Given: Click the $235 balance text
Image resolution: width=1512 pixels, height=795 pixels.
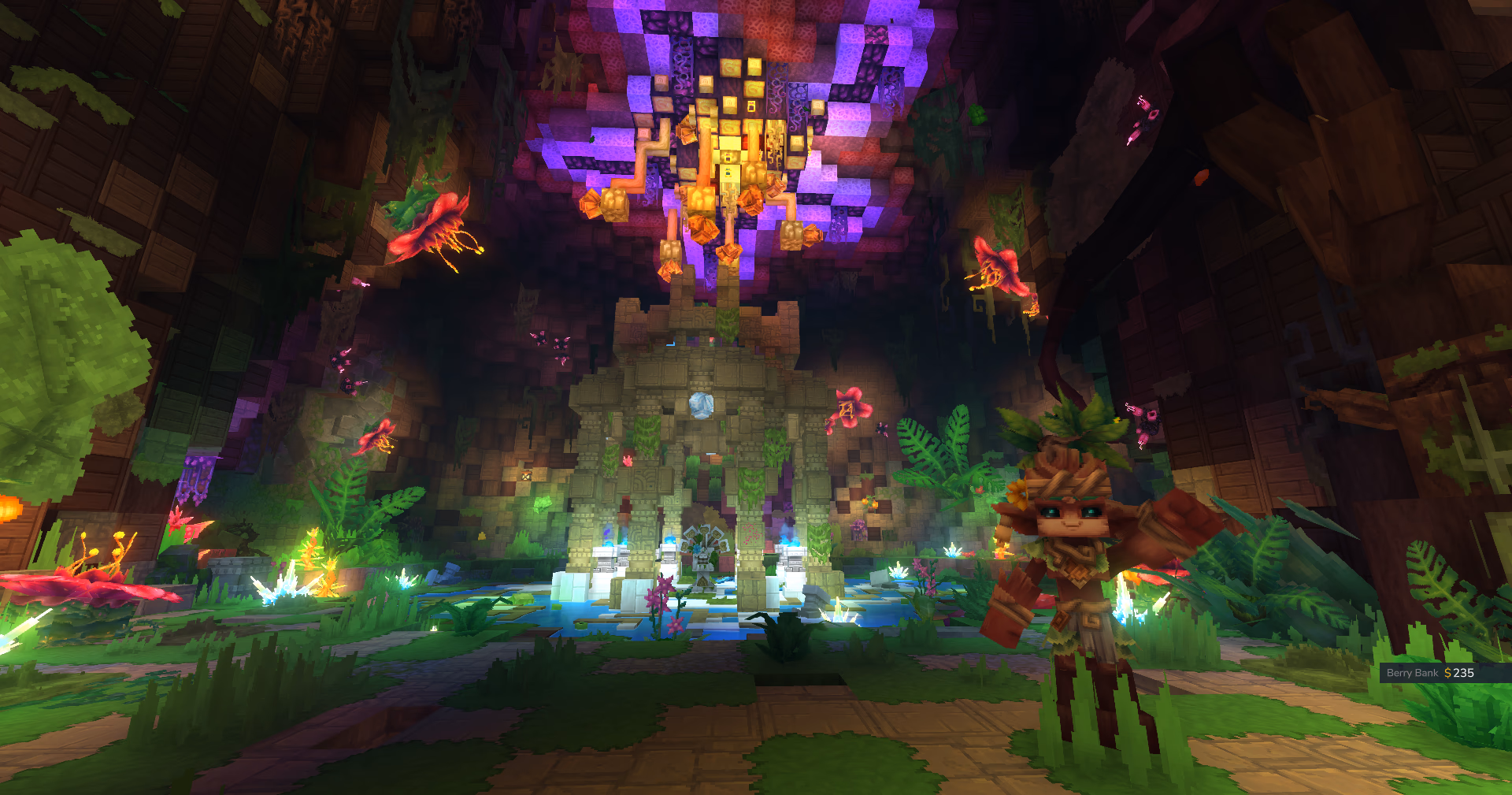Looking at the screenshot, I should 1462,674.
